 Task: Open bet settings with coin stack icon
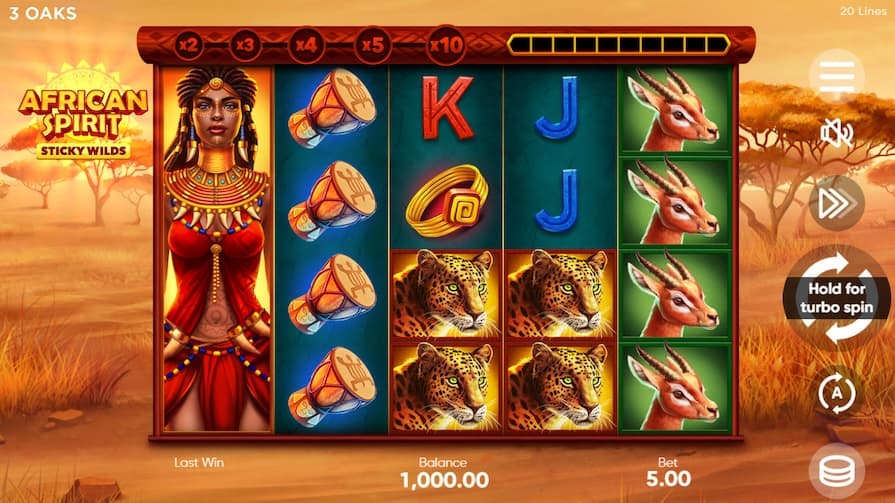[x=836, y=470]
